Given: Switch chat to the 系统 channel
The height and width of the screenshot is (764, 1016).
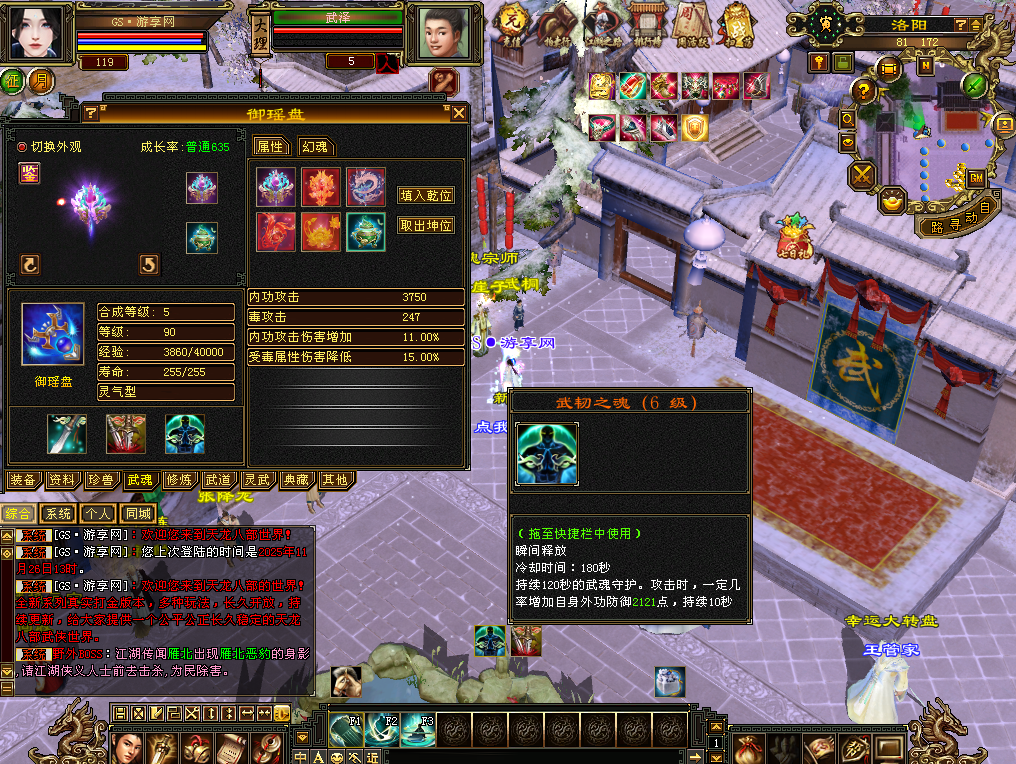Looking at the screenshot, I should click(x=59, y=514).
